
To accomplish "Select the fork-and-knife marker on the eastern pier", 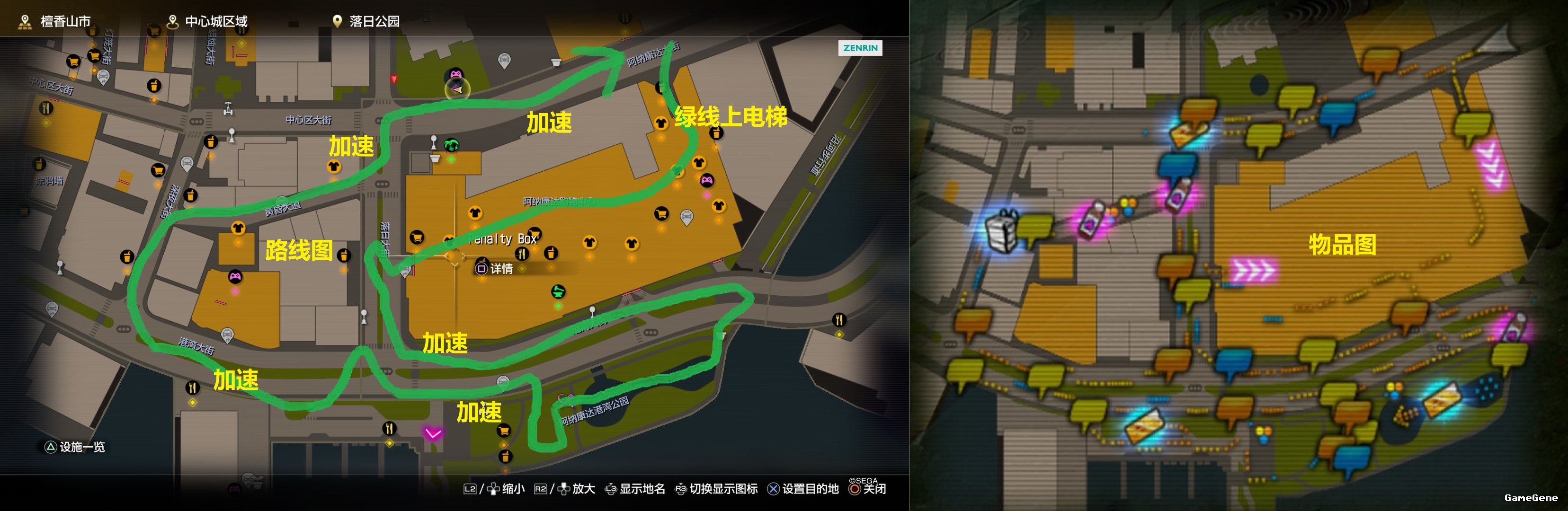I will point(839,319).
